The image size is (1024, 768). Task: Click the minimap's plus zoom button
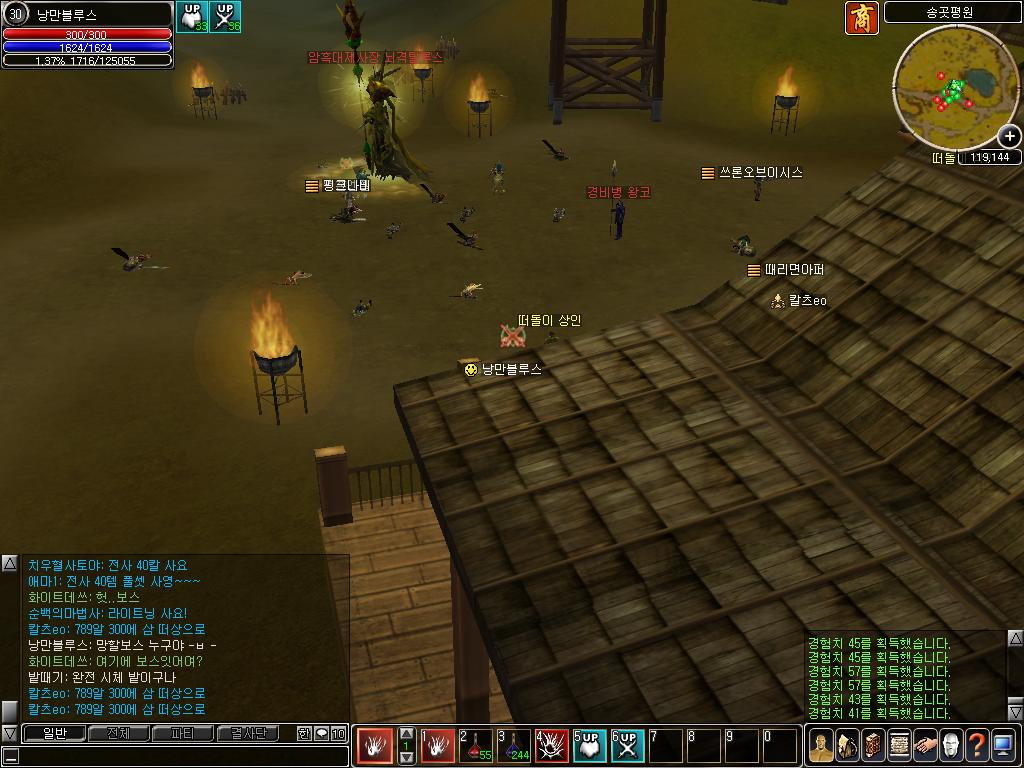(x=1009, y=136)
